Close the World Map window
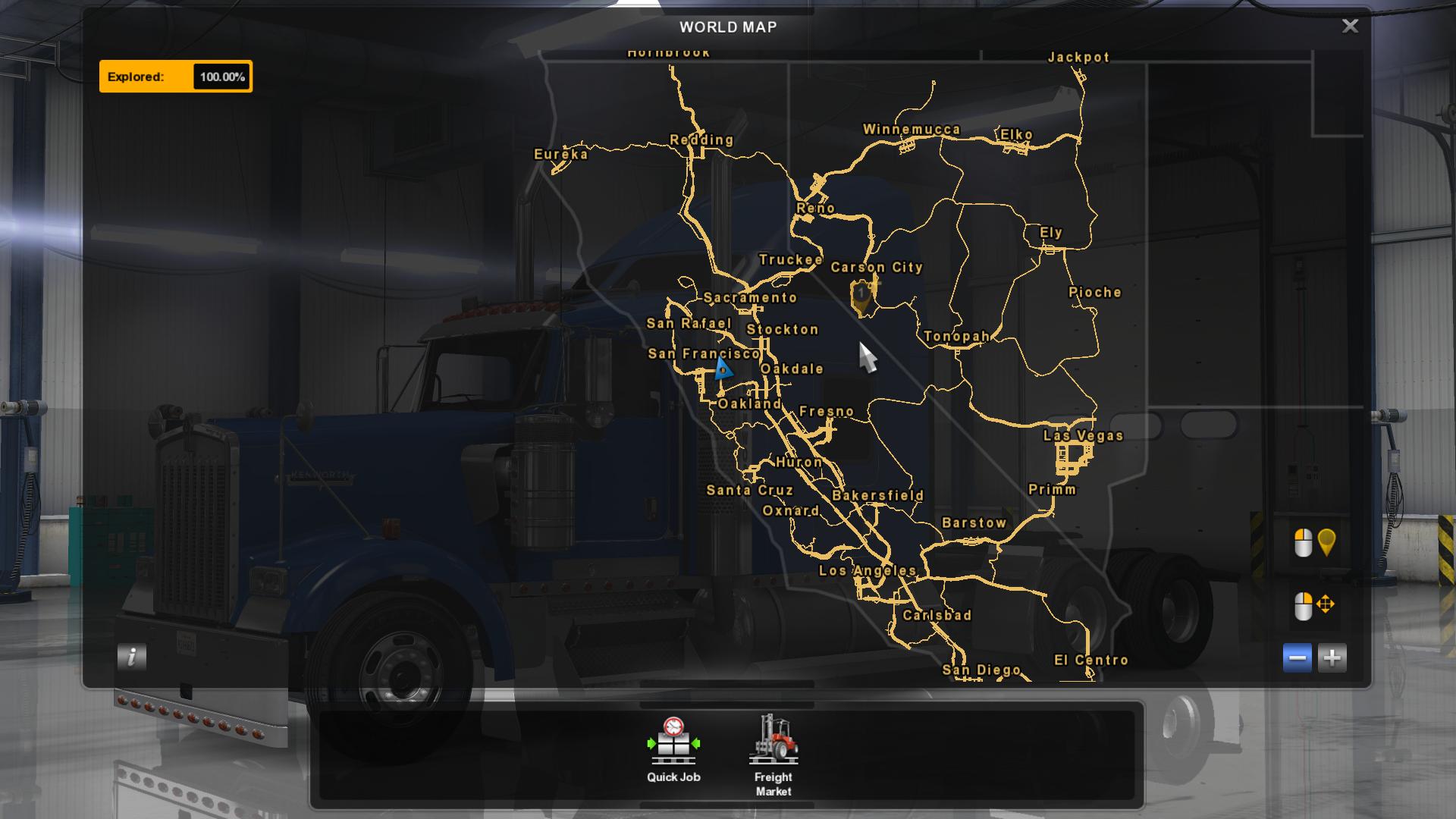Screen dimensions: 1456x819 [x=1350, y=27]
